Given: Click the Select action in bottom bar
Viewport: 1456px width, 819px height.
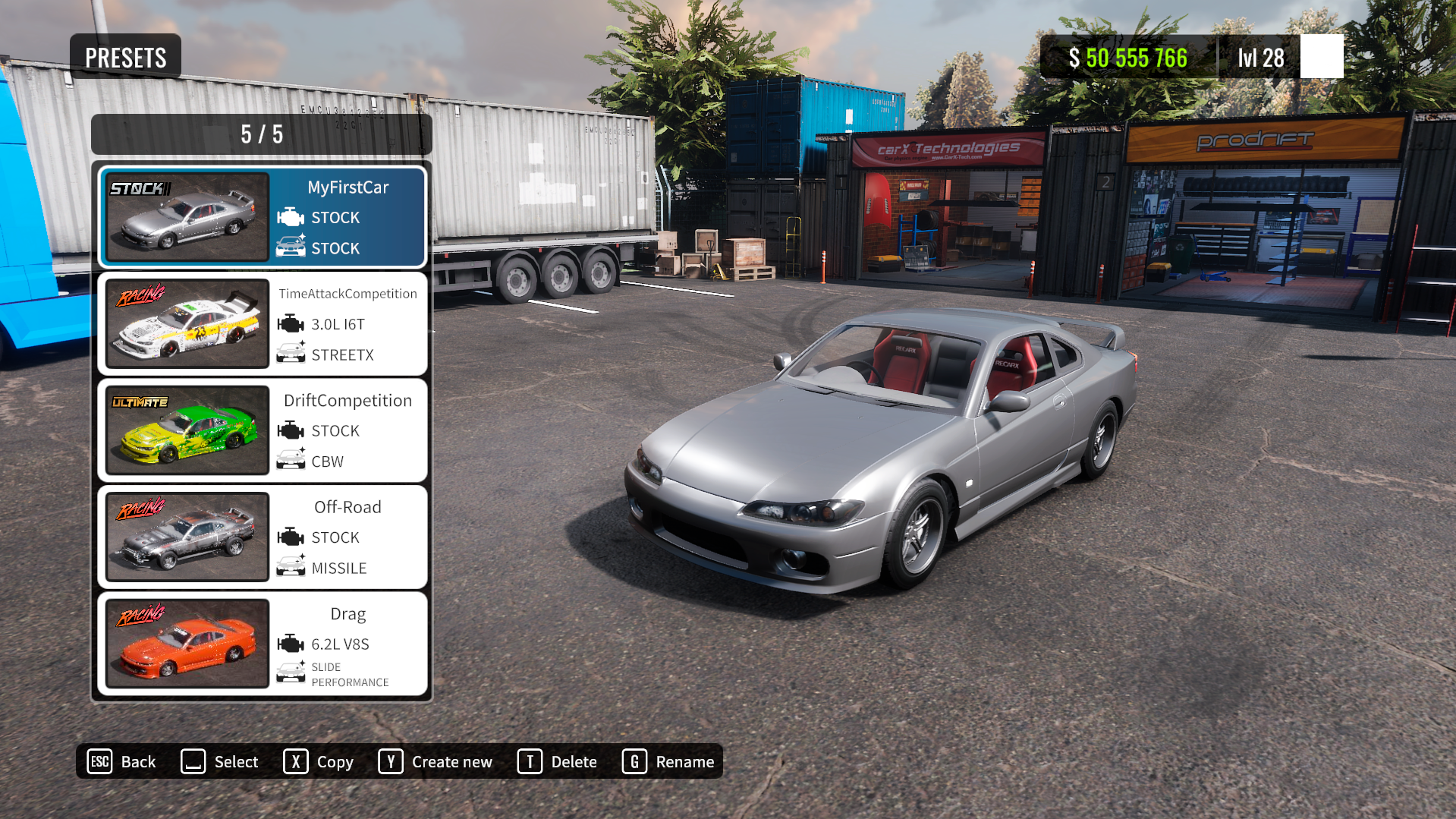Looking at the screenshot, I should click(x=220, y=761).
